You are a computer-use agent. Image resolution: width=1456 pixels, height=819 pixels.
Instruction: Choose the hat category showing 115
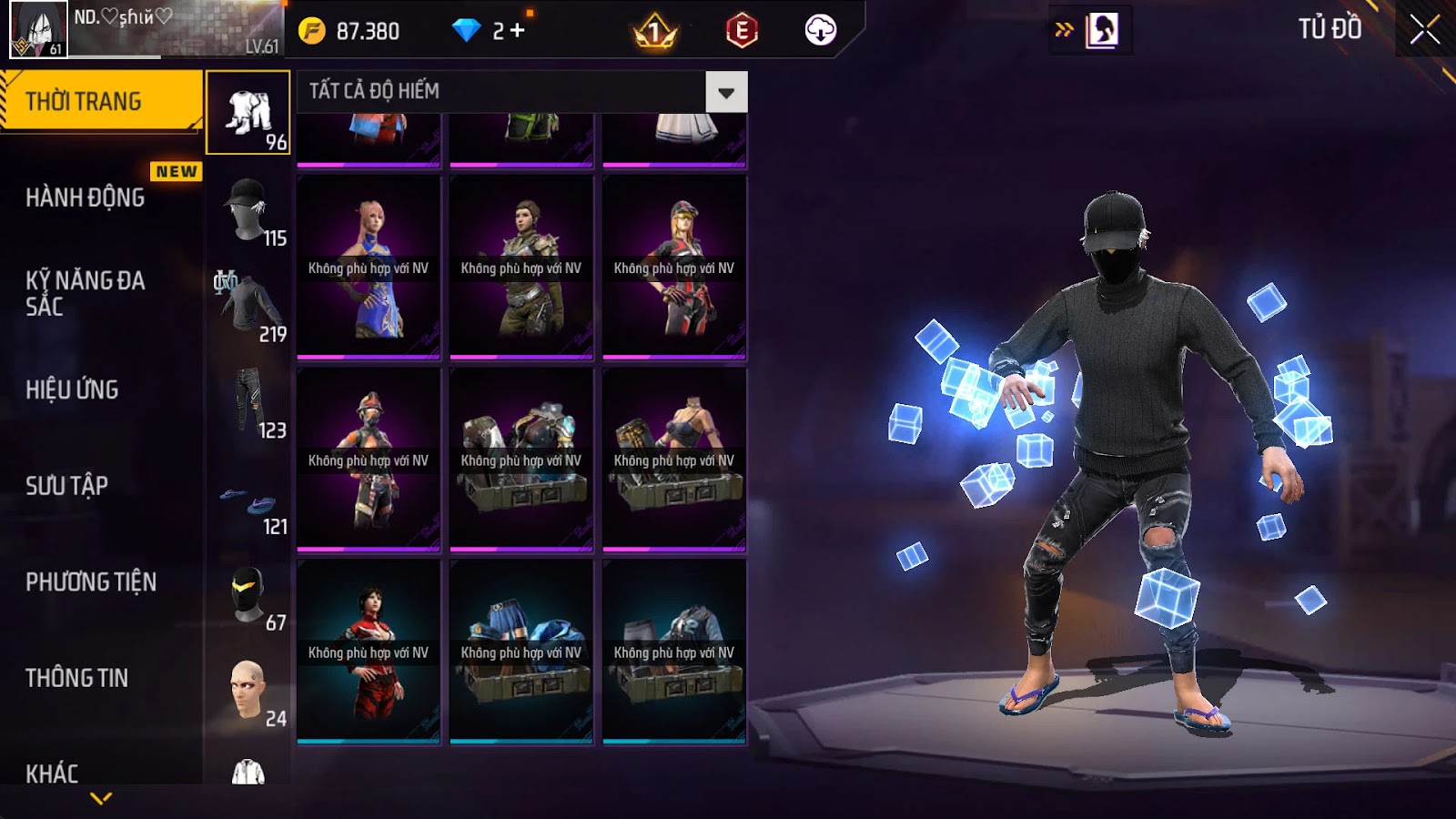[248, 211]
